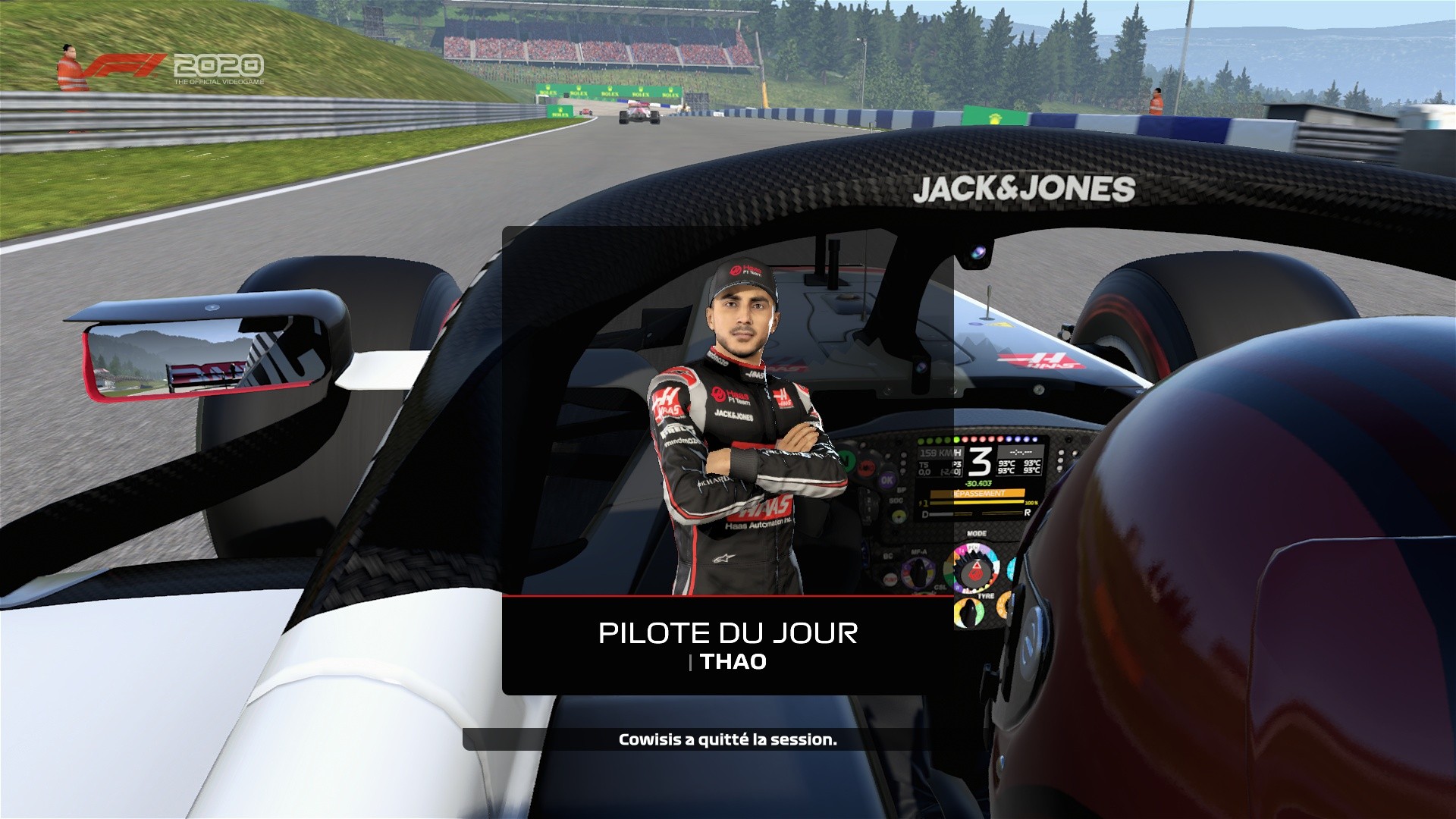The width and height of the screenshot is (1456, 819).
Task: Click the 159 KM/H speed readout
Action: coord(940,453)
